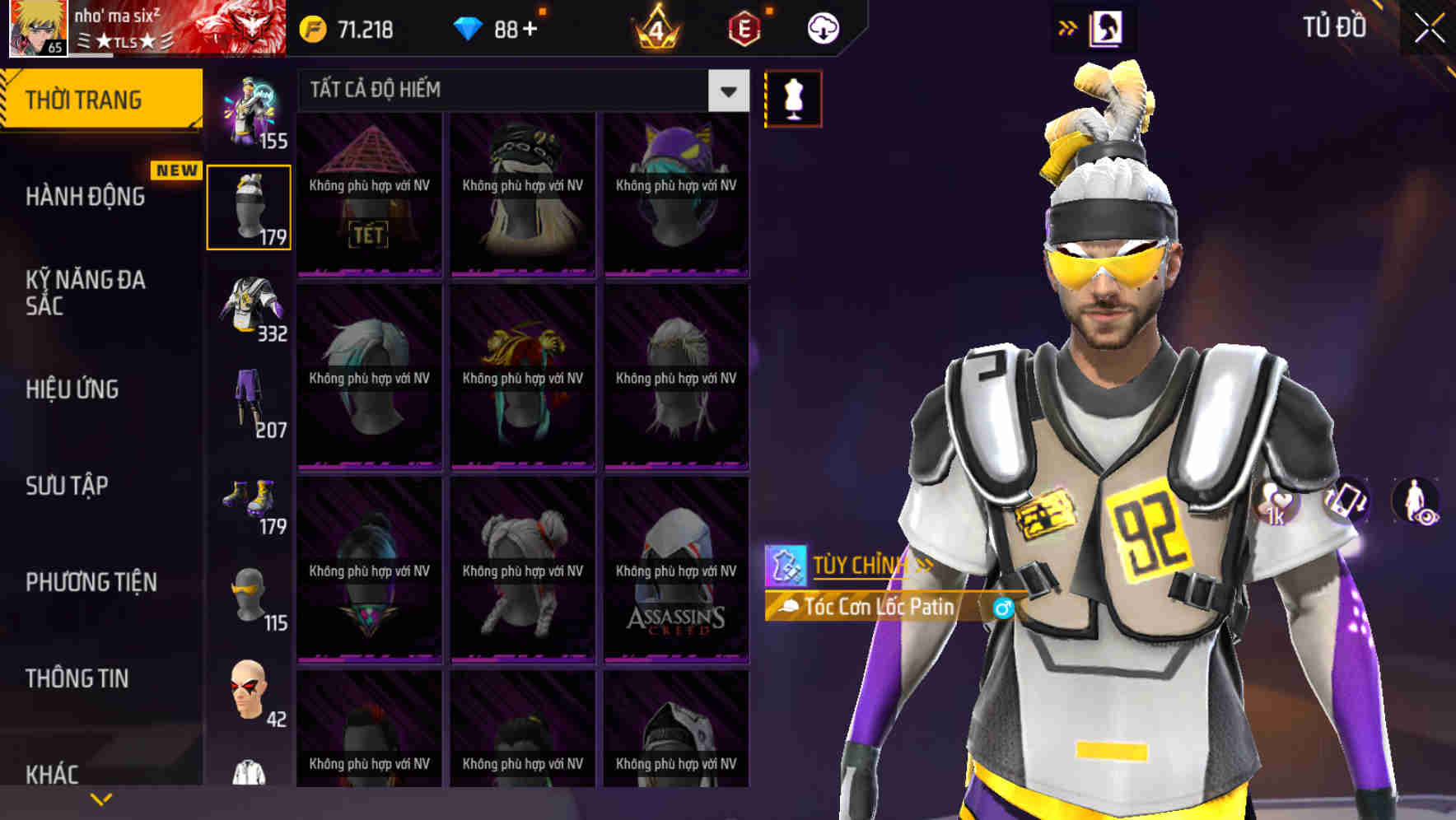Click the gold coin balance icon
Screen dimensions: 1456x820
[x=311, y=27]
